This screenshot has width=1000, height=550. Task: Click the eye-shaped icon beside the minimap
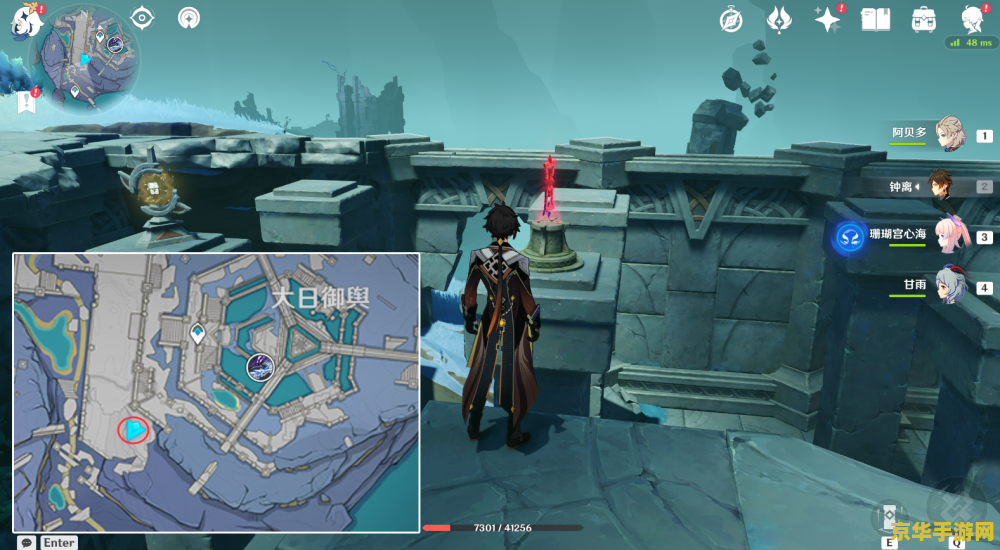pyautogui.click(x=143, y=18)
